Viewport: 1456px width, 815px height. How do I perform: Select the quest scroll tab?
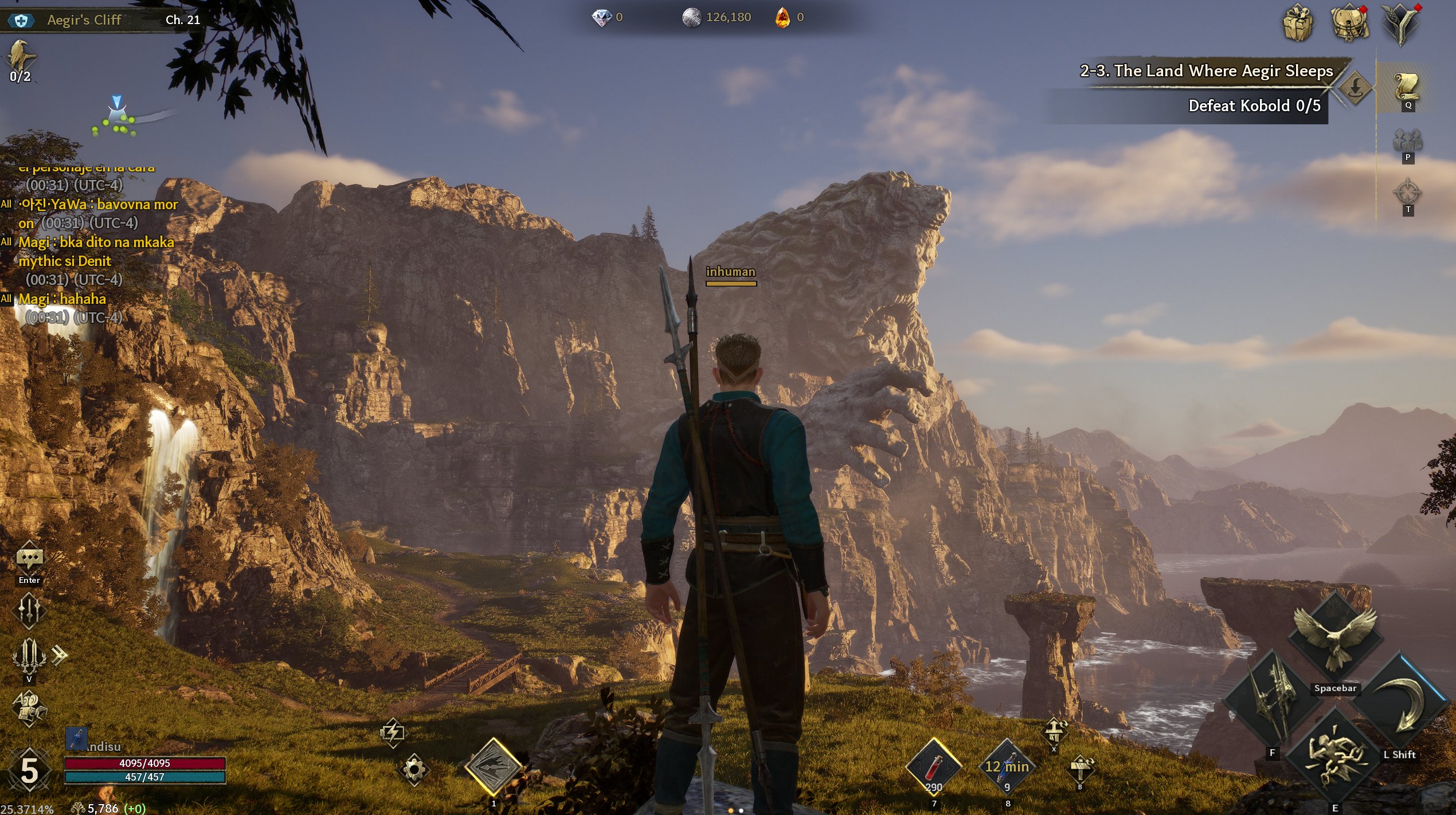coord(1407,87)
